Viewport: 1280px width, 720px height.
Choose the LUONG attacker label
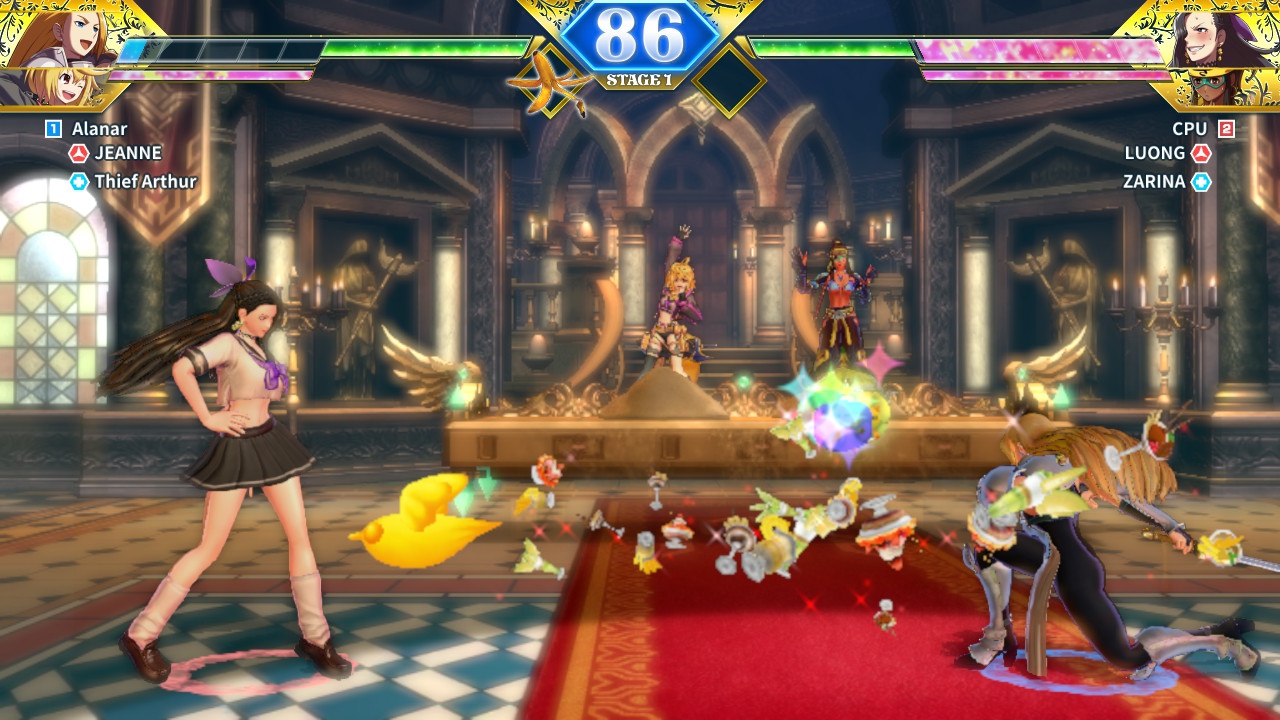pyautogui.click(x=1155, y=153)
